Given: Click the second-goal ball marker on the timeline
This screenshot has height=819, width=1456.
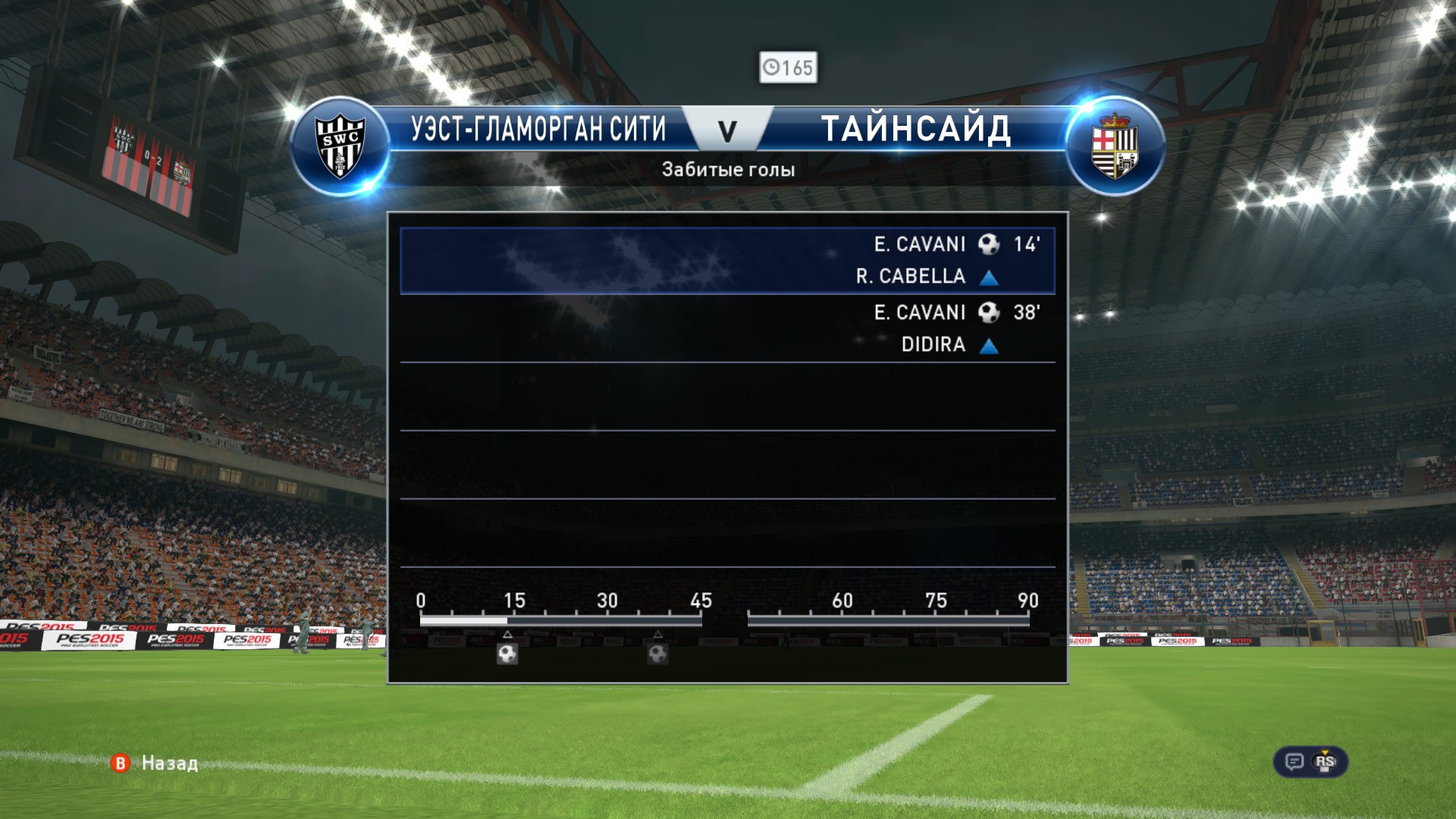Looking at the screenshot, I should click(x=657, y=653).
